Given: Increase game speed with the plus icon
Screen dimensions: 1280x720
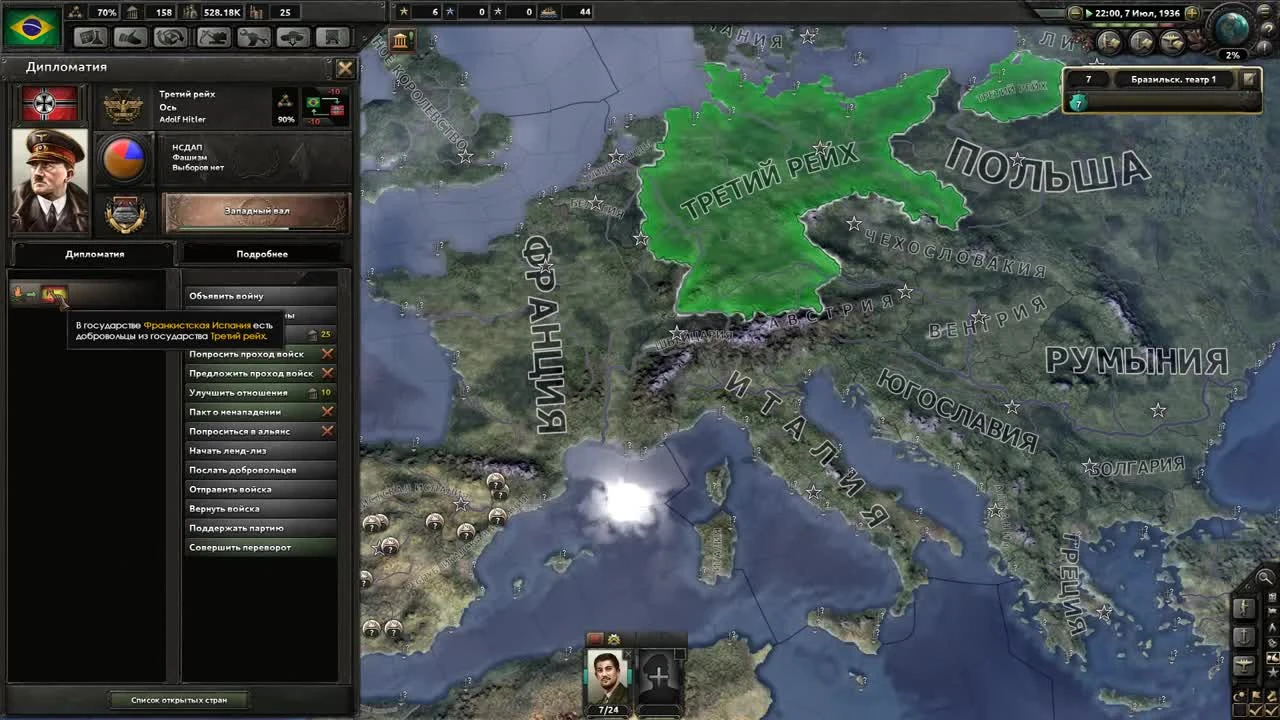Looking at the screenshot, I should [x=1192, y=13].
